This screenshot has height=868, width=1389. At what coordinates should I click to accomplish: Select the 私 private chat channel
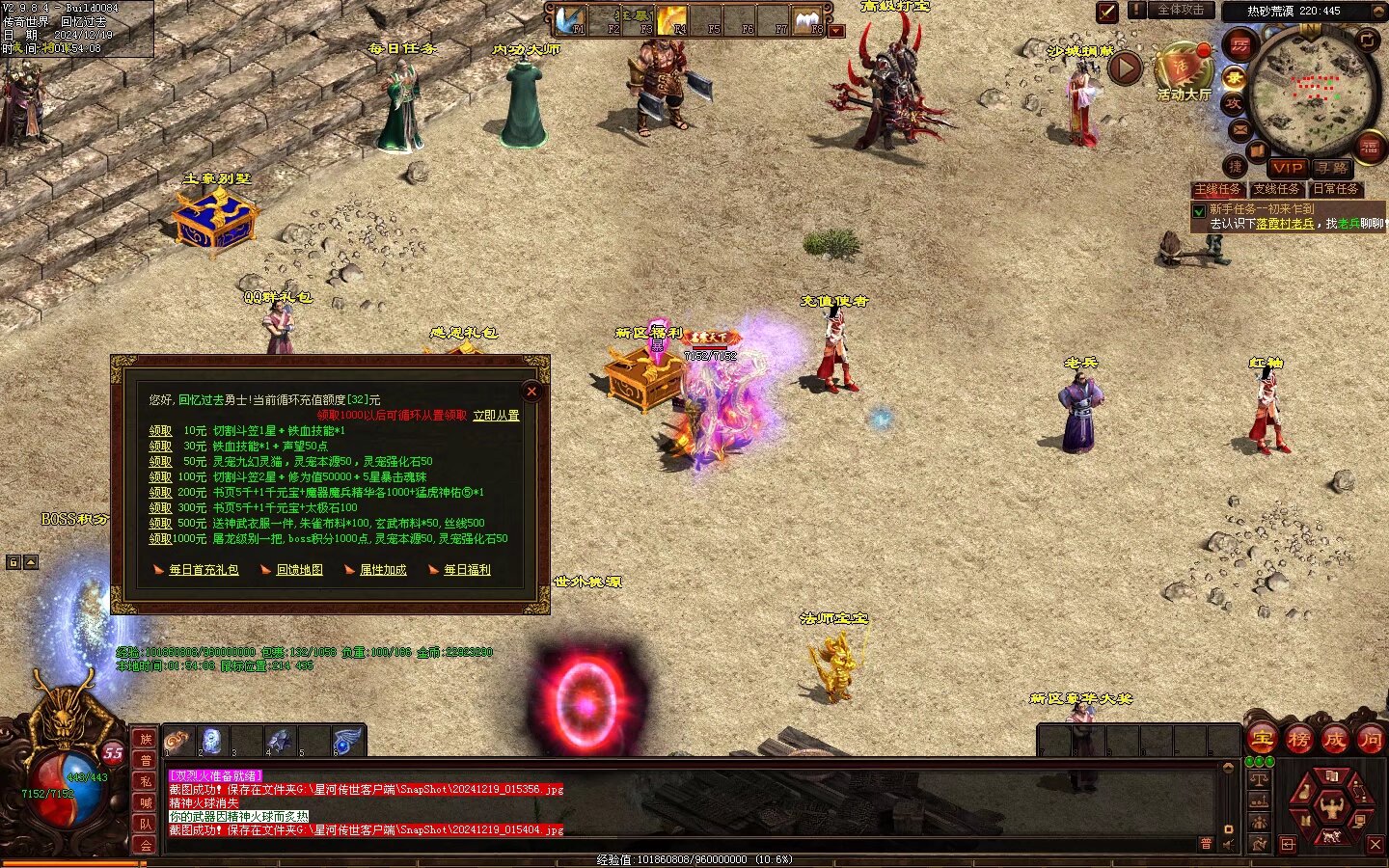coord(146,781)
